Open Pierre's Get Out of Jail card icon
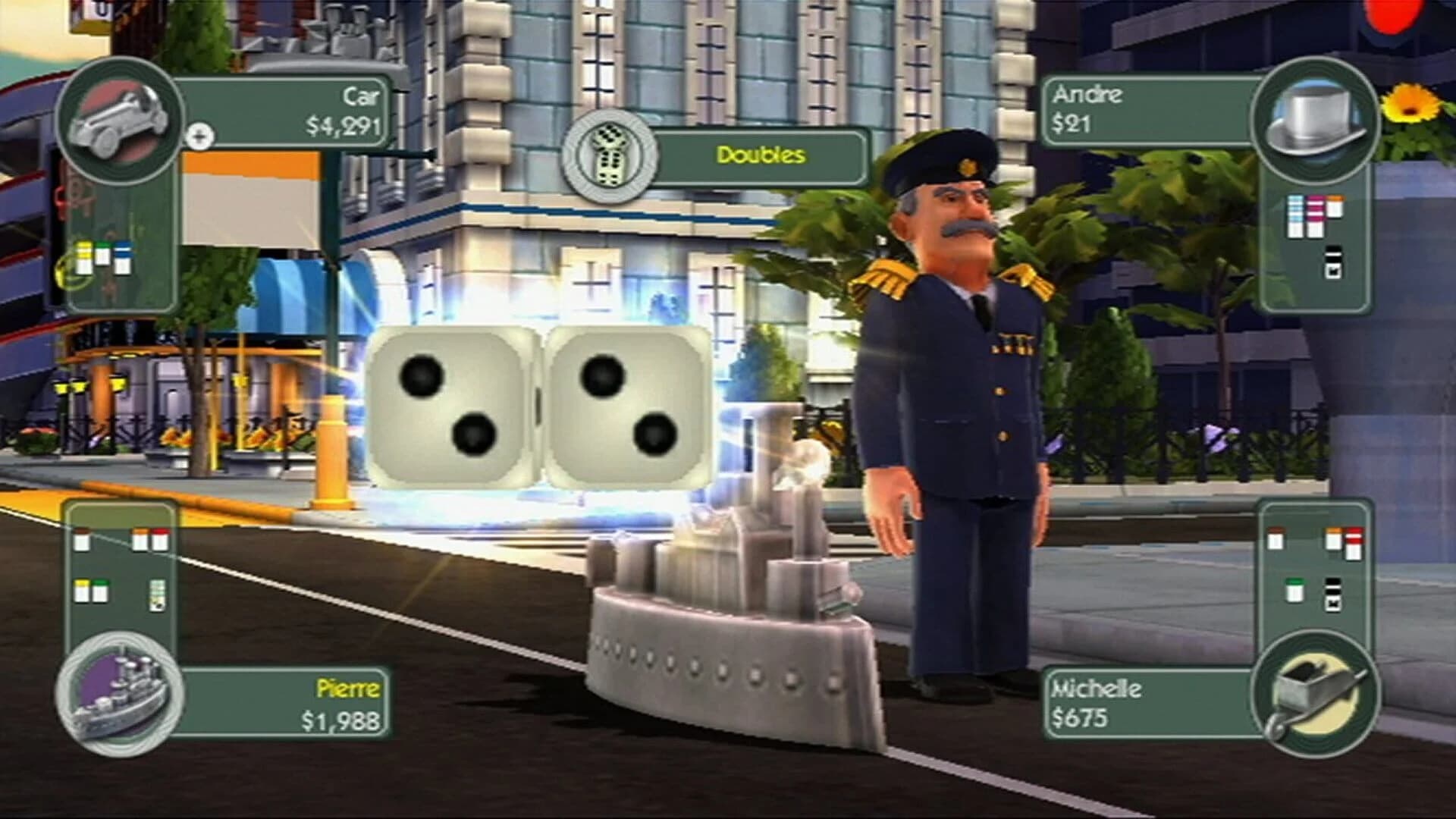The width and height of the screenshot is (1456, 819). [157, 596]
